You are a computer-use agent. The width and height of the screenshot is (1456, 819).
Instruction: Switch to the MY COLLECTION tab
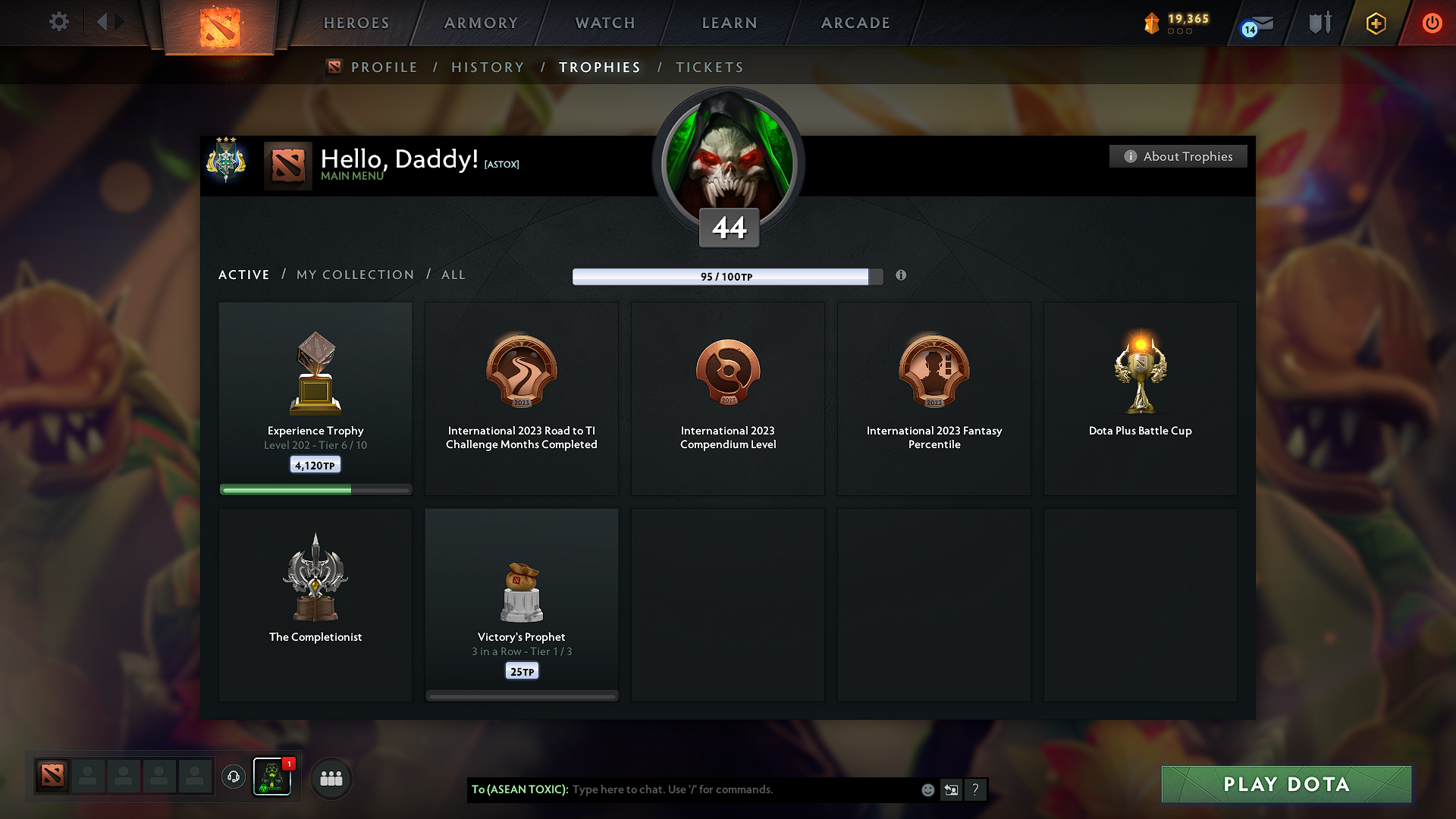354,275
